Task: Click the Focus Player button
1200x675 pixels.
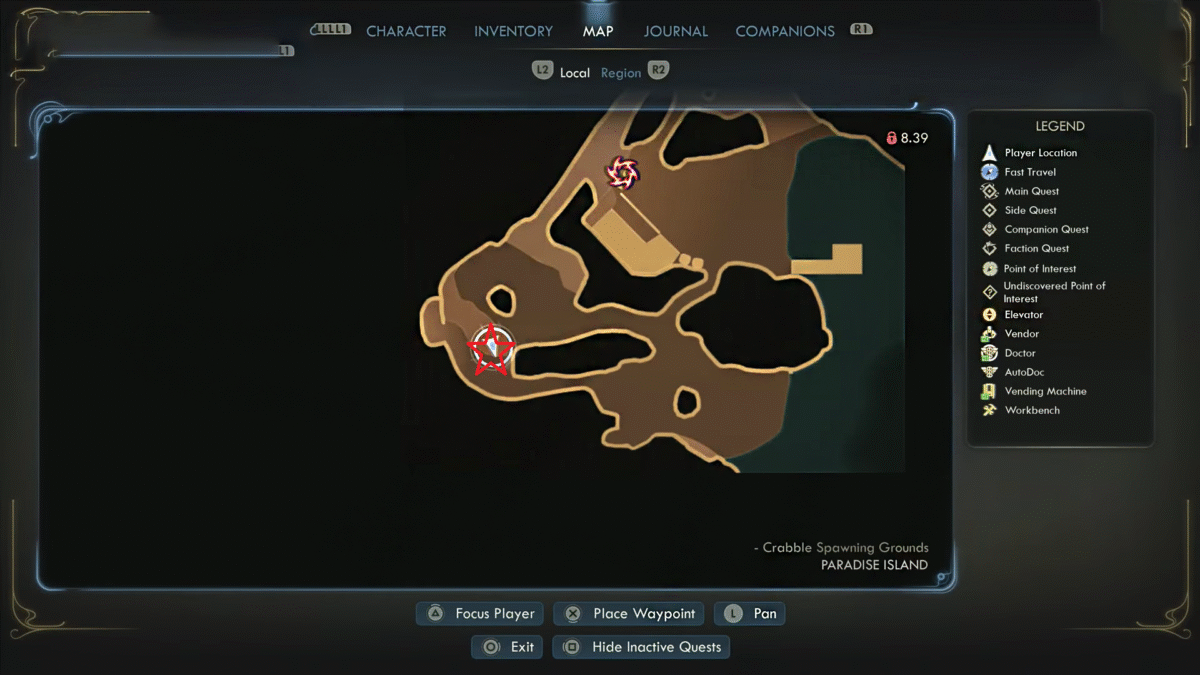Action: pos(481,614)
